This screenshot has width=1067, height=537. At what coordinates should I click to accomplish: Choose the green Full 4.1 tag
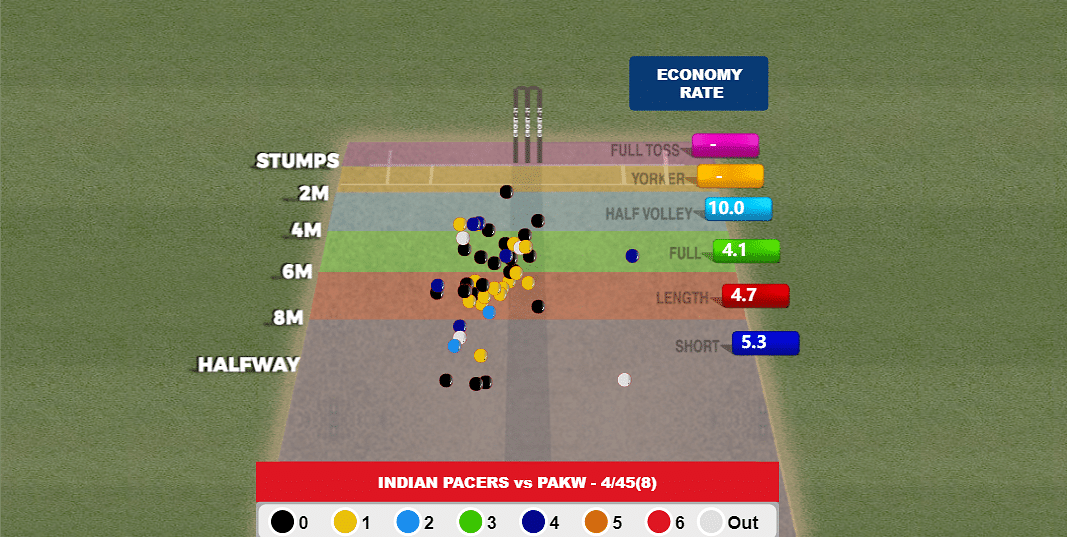pyautogui.click(x=746, y=251)
